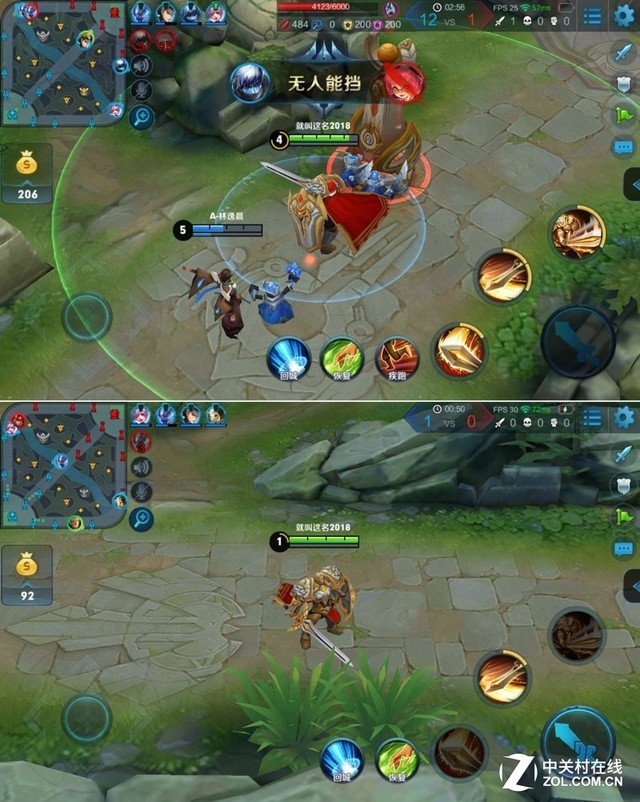640x802 pixels.
Task: Toggle the microphone button in the 12 vs 1 match
Action: tap(142, 91)
